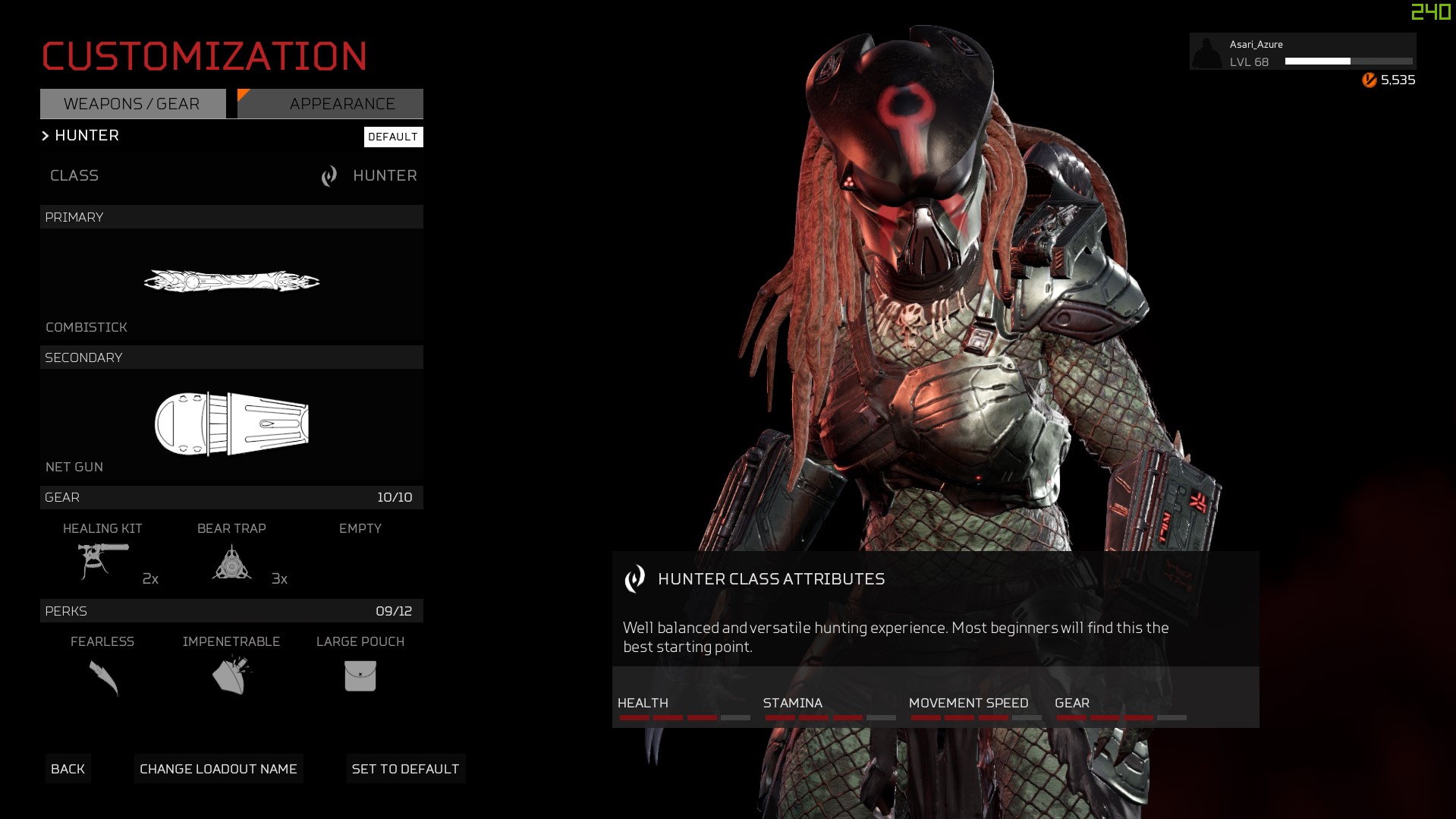Reset loadout with Set to Default

(x=405, y=769)
